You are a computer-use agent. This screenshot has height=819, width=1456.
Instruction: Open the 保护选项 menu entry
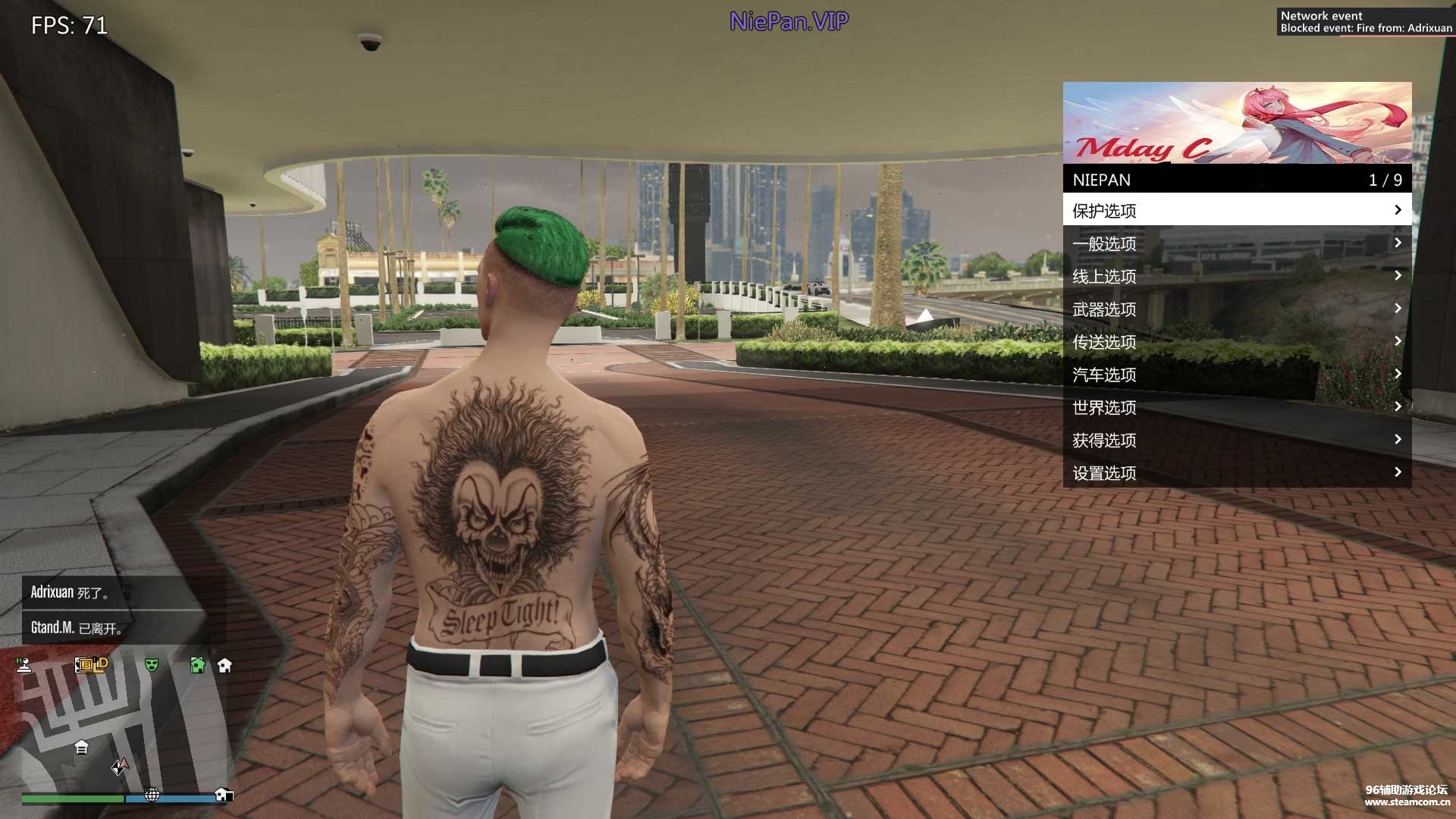(1236, 210)
